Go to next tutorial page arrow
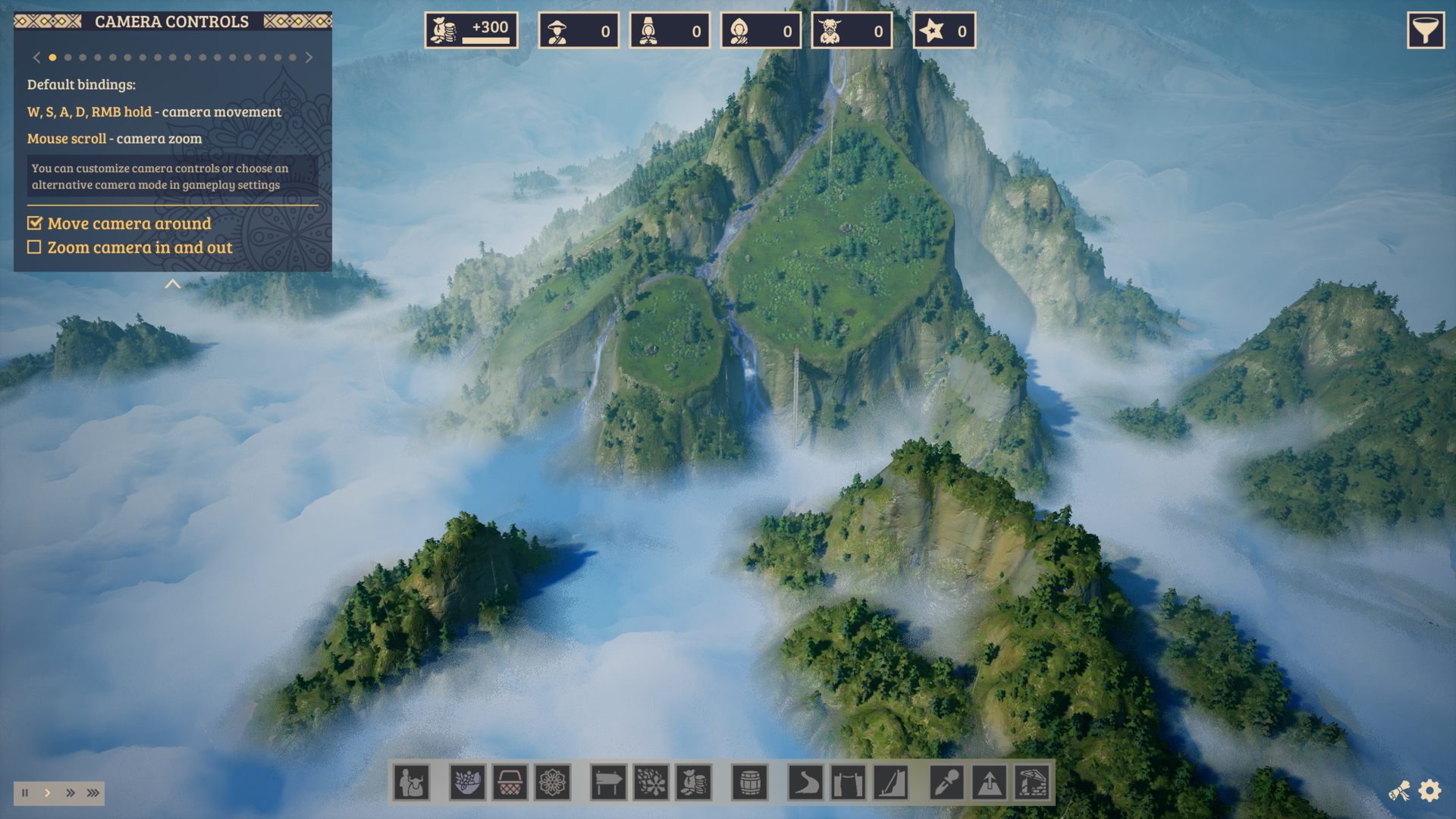The image size is (1456, 819). 309,58
